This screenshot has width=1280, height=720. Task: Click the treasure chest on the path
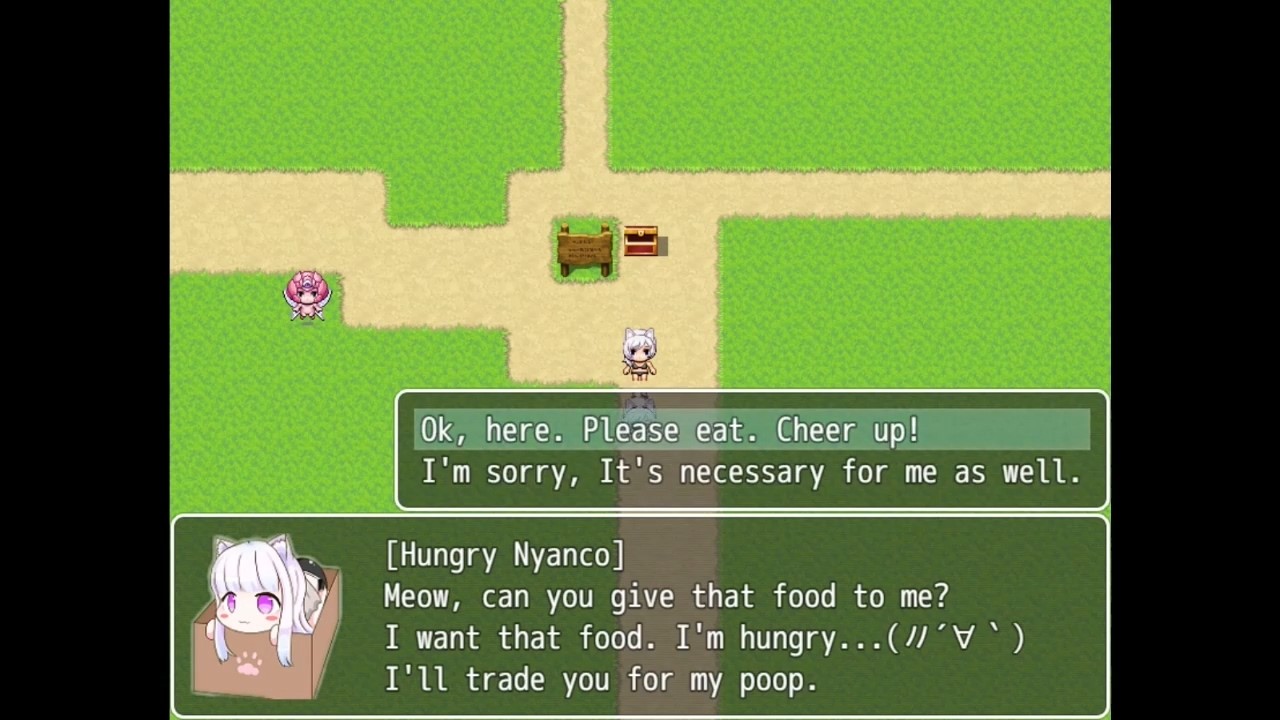(641, 241)
